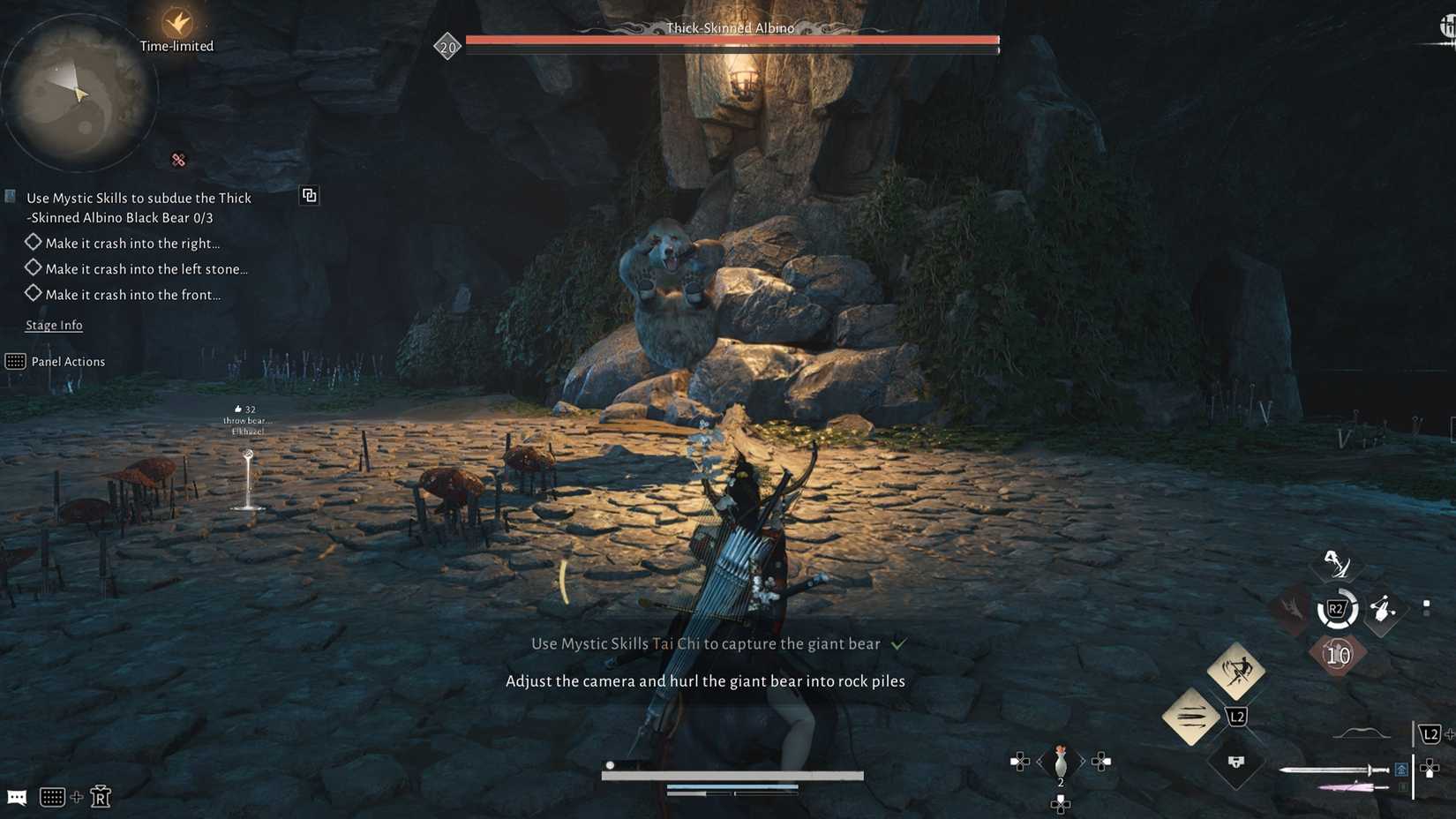1456x819 pixels.
Task: Select the tan archer skill diamond
Action: coord(1235,671)
